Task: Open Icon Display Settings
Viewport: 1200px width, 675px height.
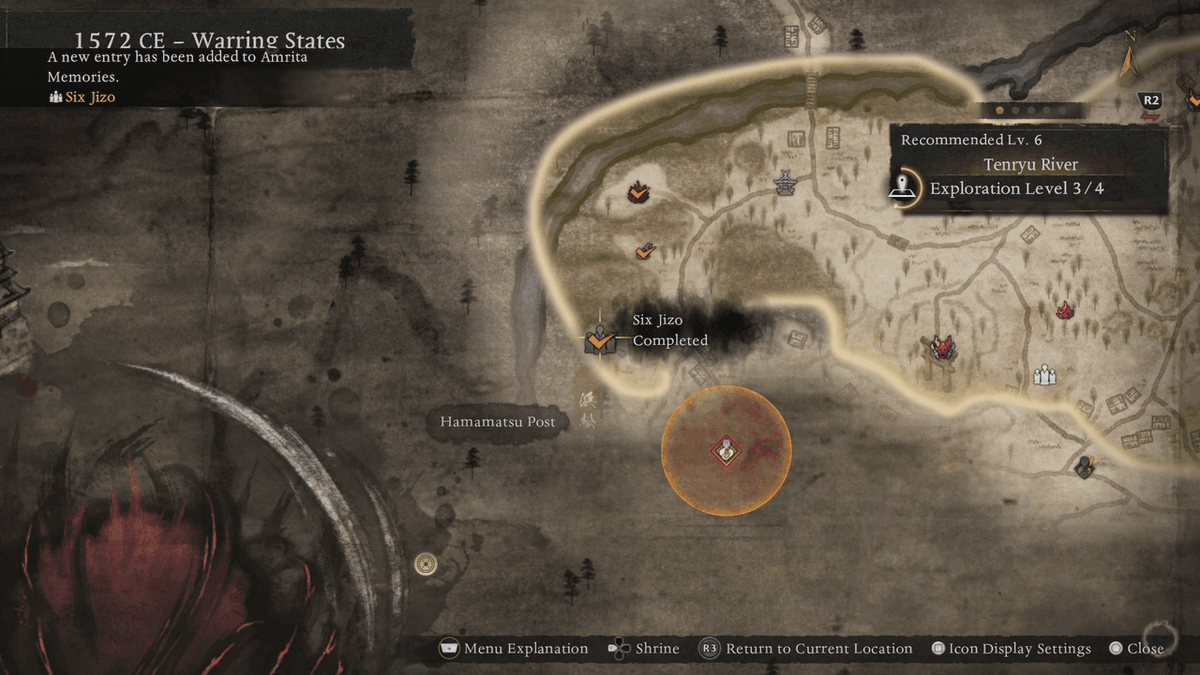Action: click(x=1010, y=649)
